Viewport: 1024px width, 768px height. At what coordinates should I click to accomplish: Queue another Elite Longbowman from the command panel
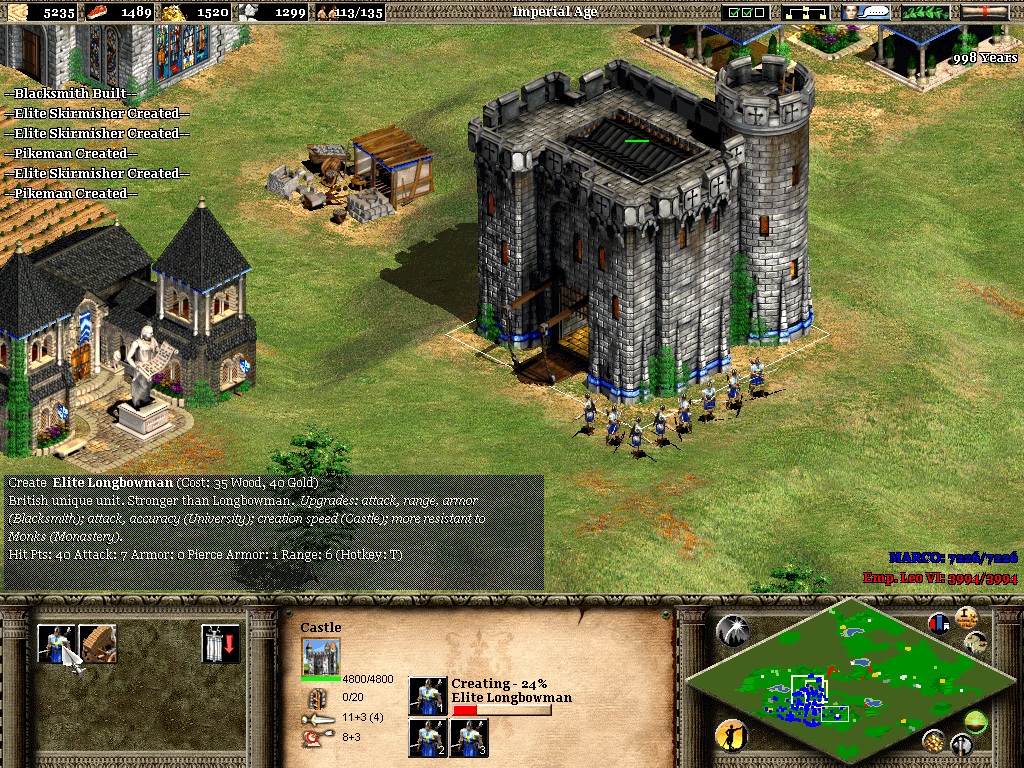click(56, 643)
